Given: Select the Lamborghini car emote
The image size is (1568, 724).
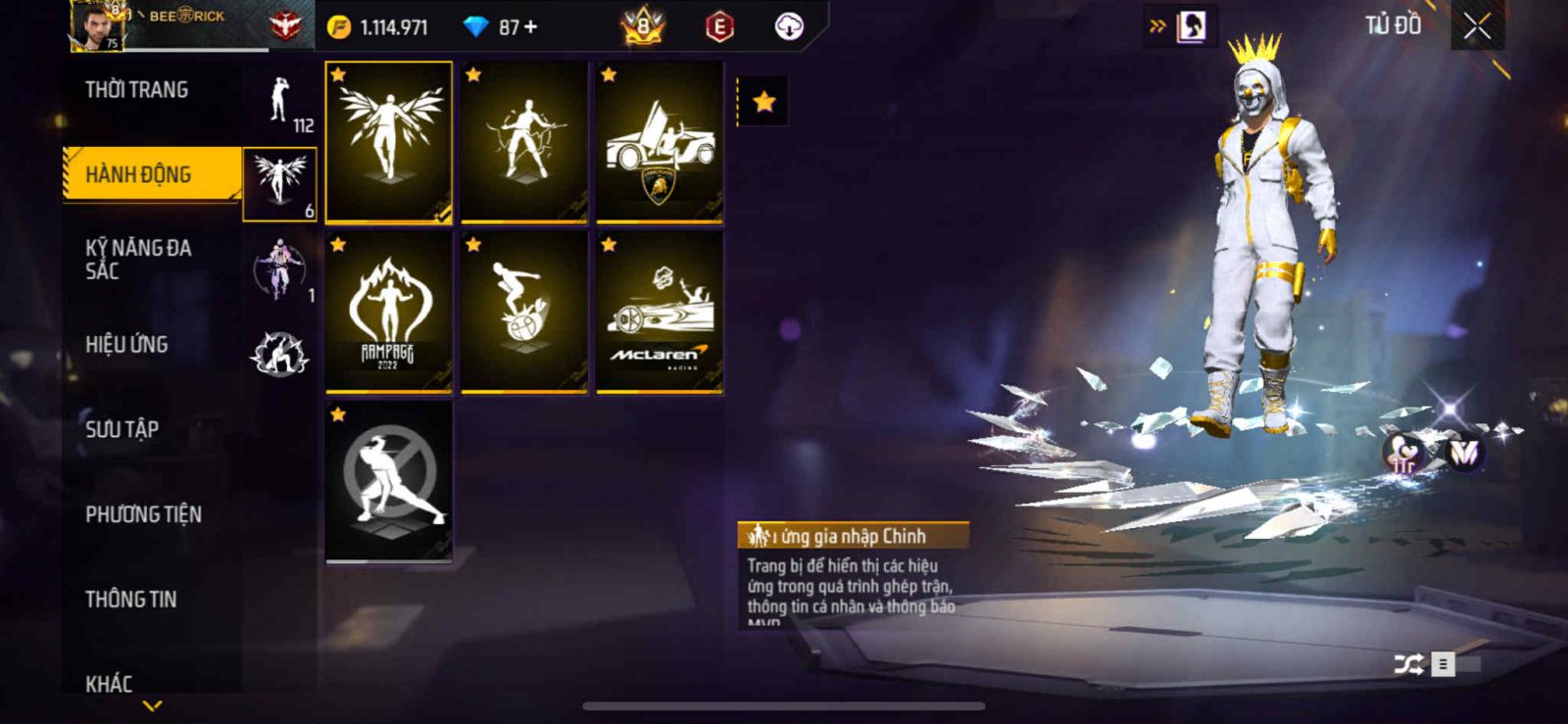Looking at the screenshot, I should click(660, 142).
